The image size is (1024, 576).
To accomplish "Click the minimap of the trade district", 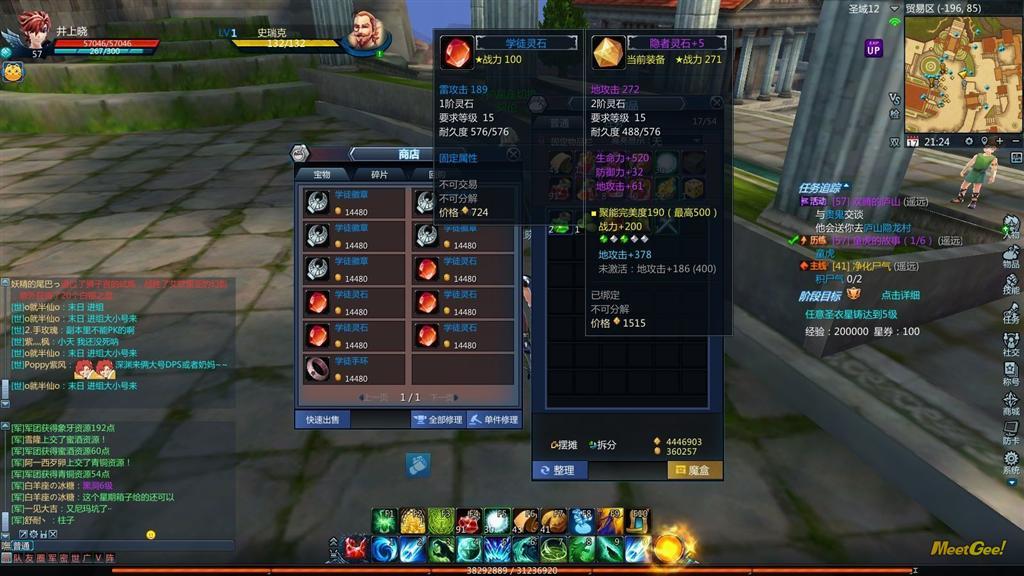I will (962, 74).
